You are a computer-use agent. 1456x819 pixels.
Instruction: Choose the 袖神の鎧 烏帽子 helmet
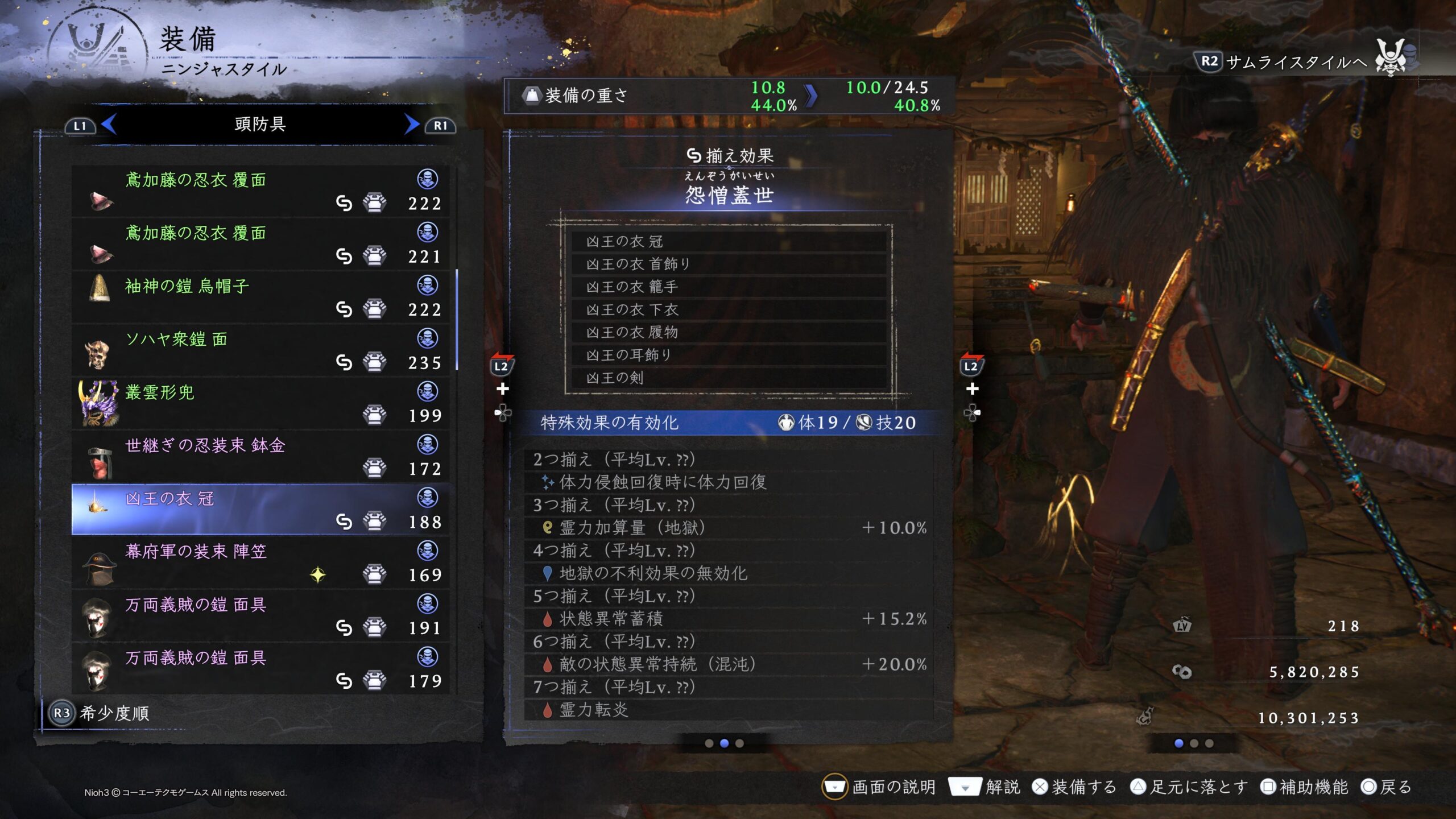coord(260,297)
